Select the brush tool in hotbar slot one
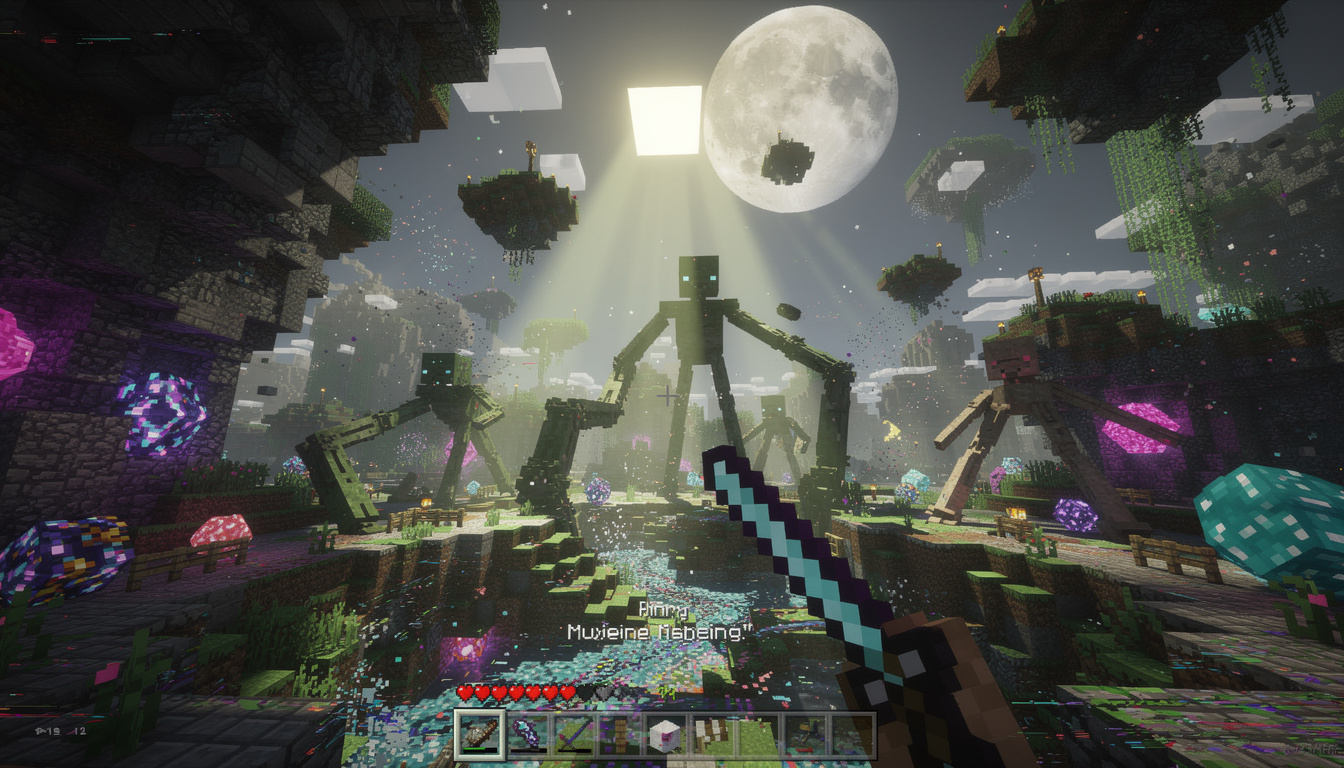1344x768 pixels. 478,735
